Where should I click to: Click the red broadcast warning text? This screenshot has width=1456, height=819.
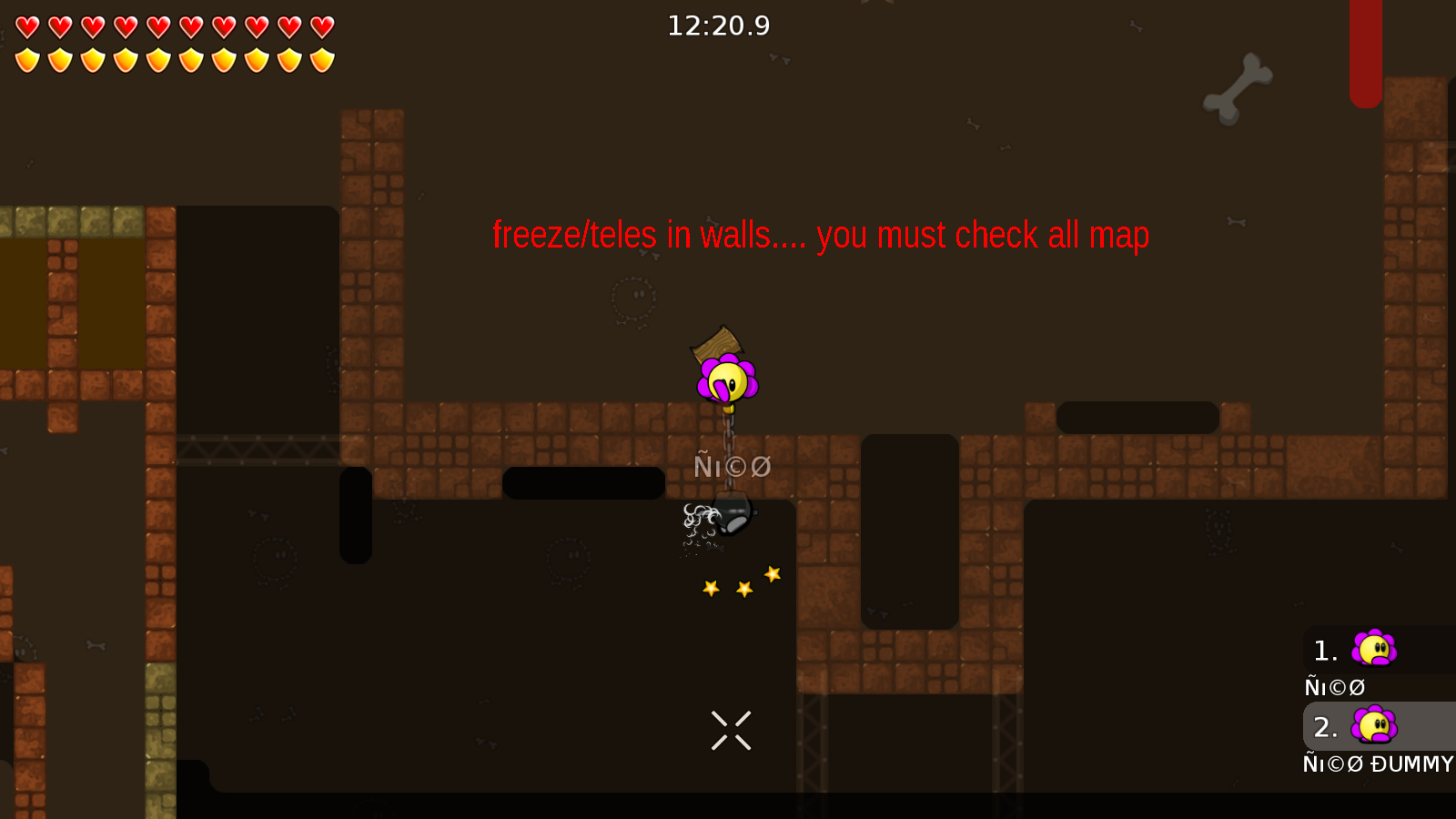pos(820,235)
